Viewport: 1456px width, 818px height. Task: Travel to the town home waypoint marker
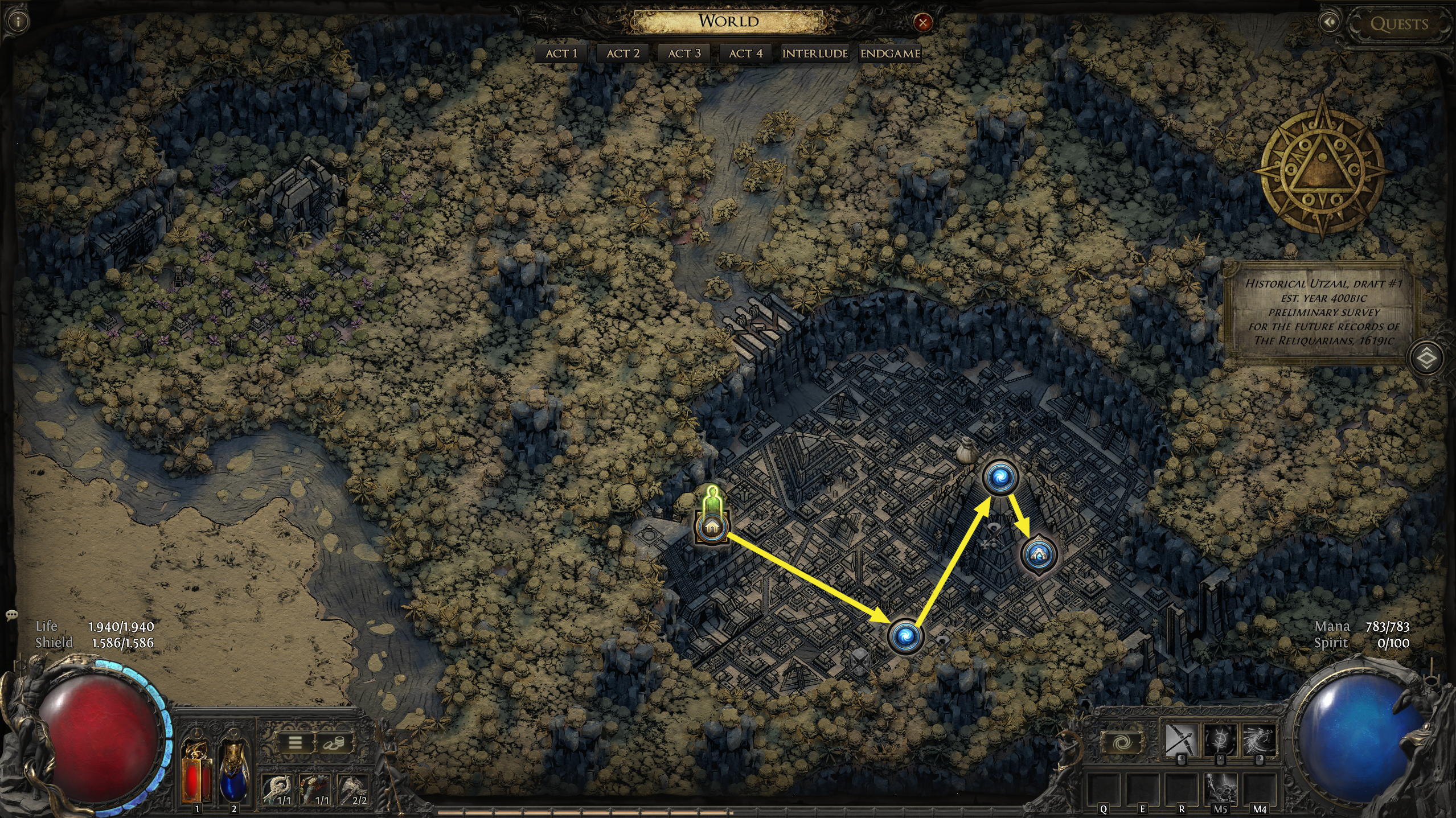click(x=711, y=527)
